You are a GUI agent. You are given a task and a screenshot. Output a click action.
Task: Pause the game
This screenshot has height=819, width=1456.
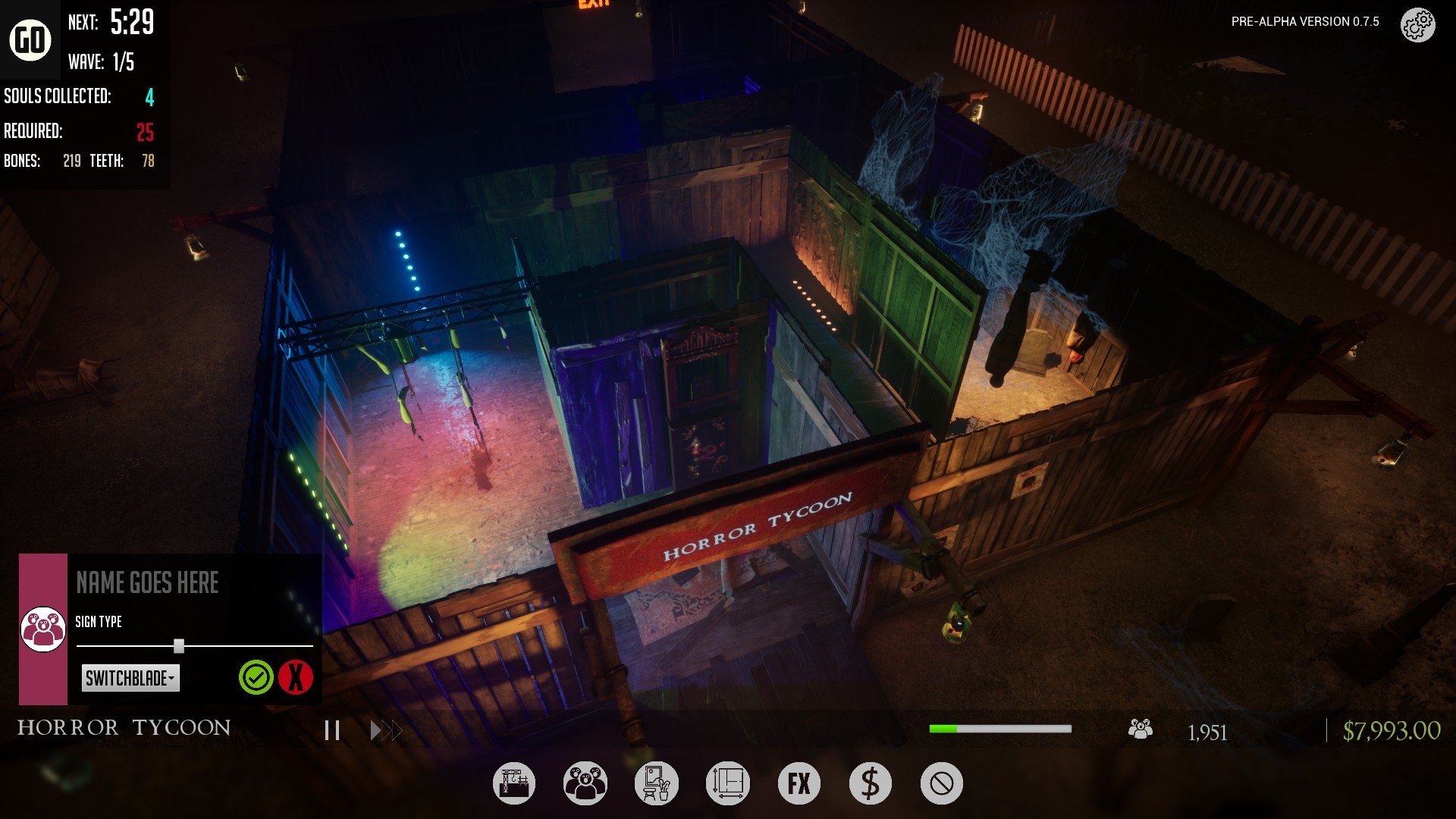tap(331, 730)
